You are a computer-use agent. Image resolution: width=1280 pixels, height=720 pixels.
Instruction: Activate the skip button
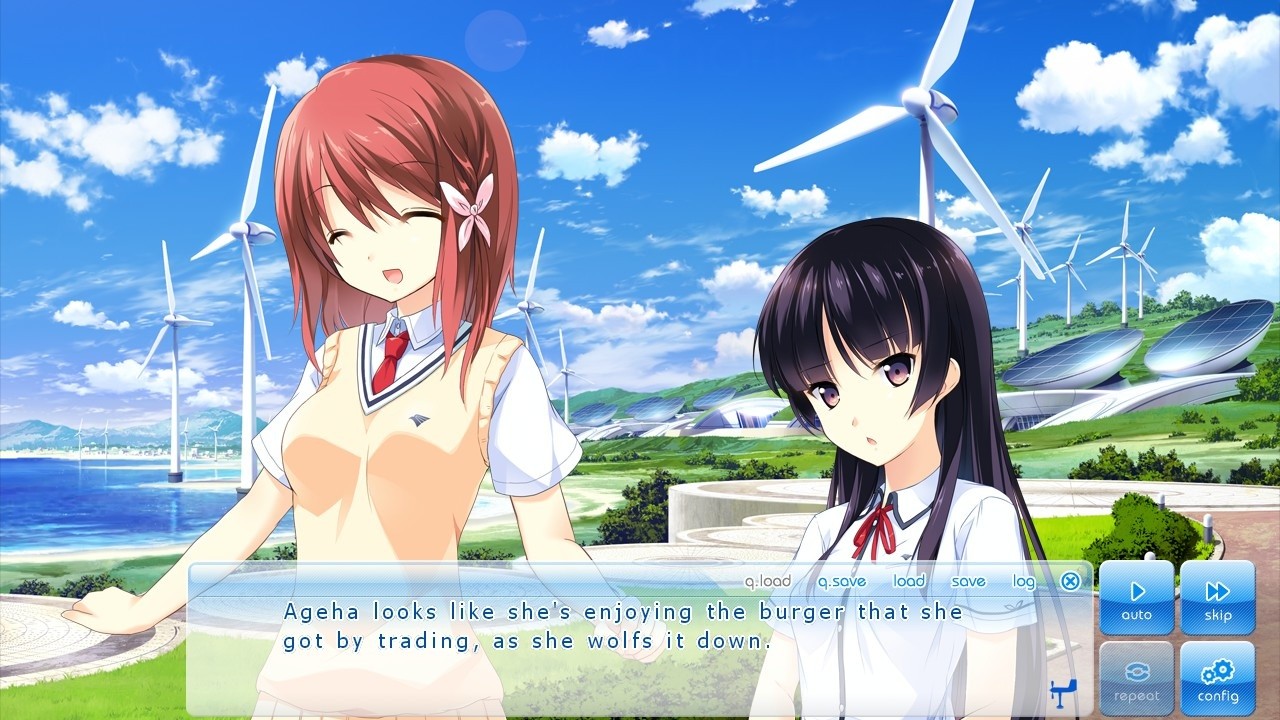click(x=1217, y=598)
